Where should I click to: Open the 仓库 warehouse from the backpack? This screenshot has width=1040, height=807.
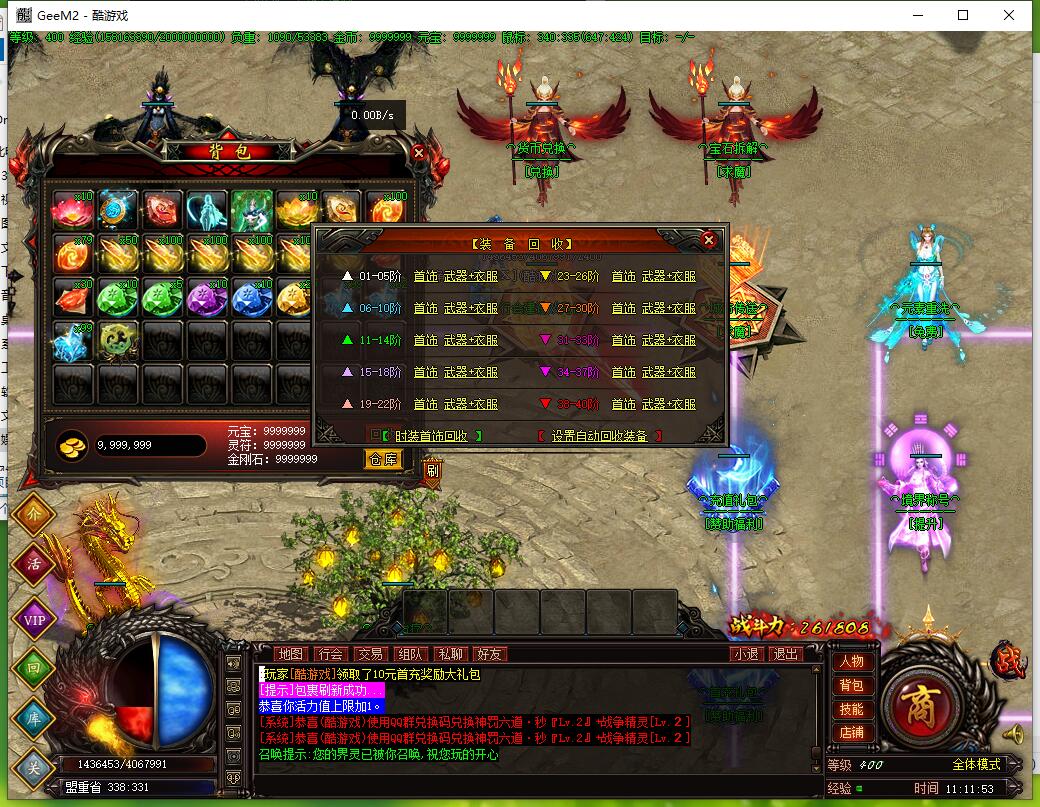(383, 459)
